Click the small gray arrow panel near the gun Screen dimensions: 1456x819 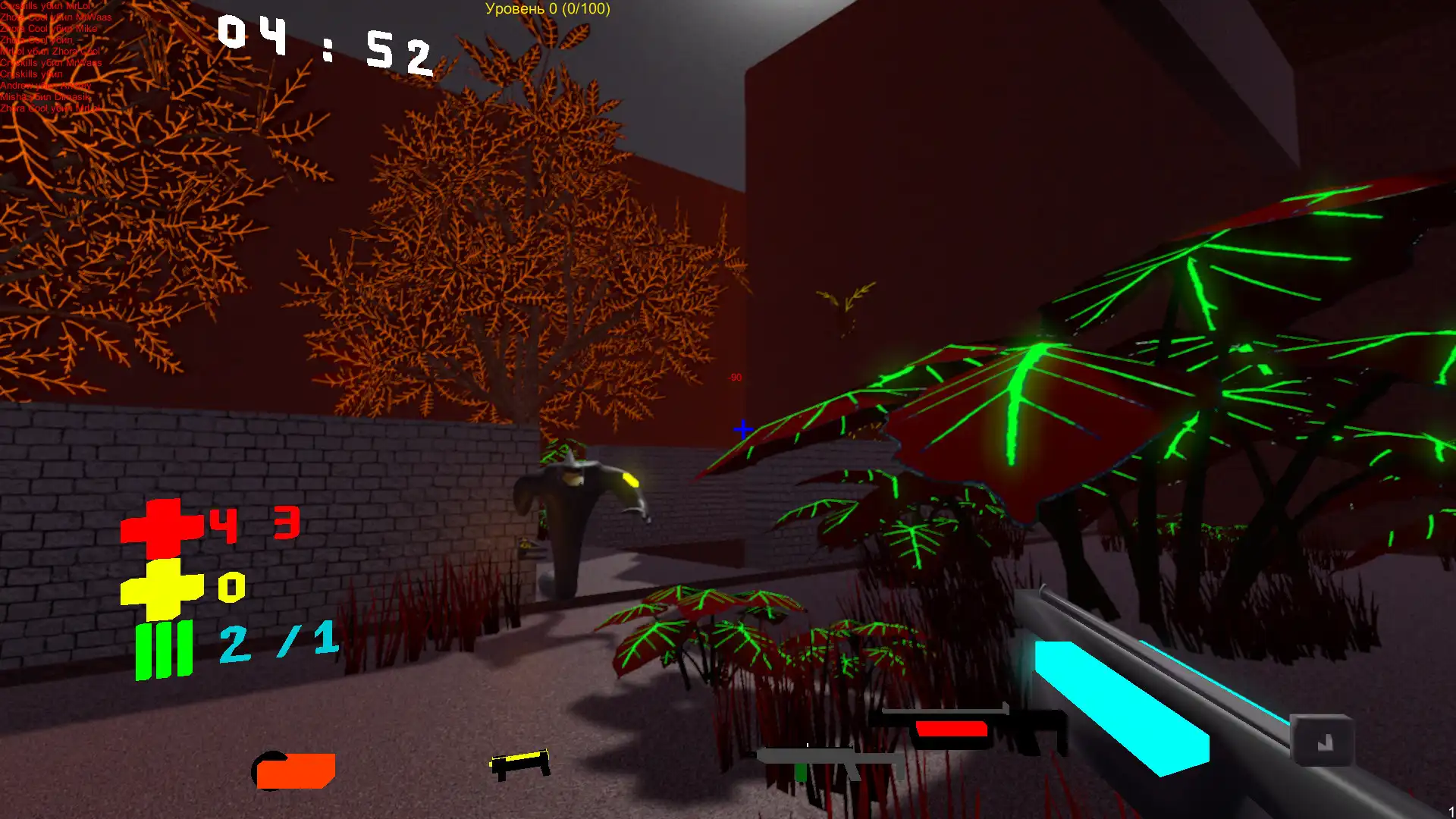(x=1323, y=741)
